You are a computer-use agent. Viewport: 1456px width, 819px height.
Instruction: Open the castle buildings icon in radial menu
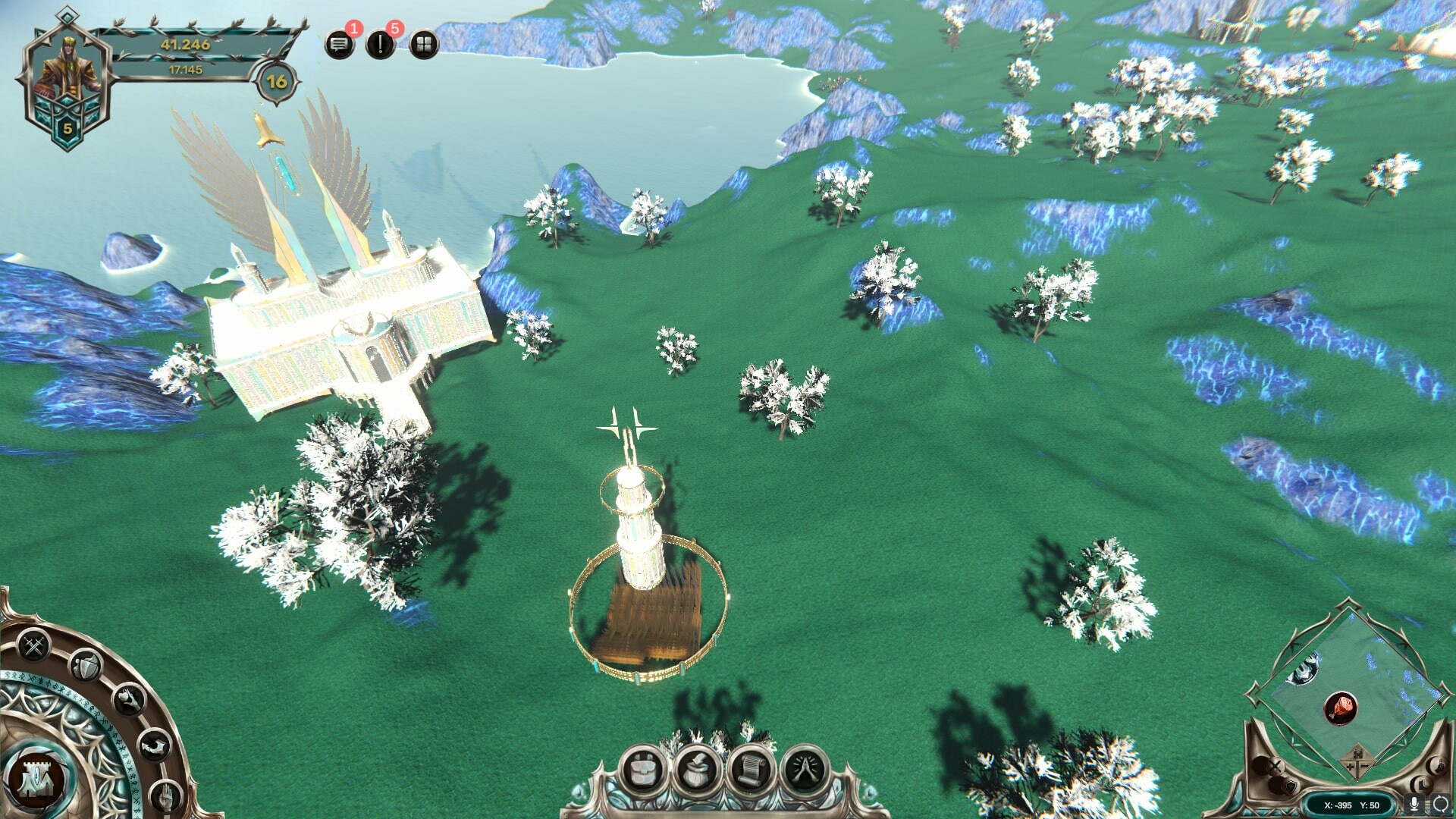pyautogui.click(x=36, y=779)
